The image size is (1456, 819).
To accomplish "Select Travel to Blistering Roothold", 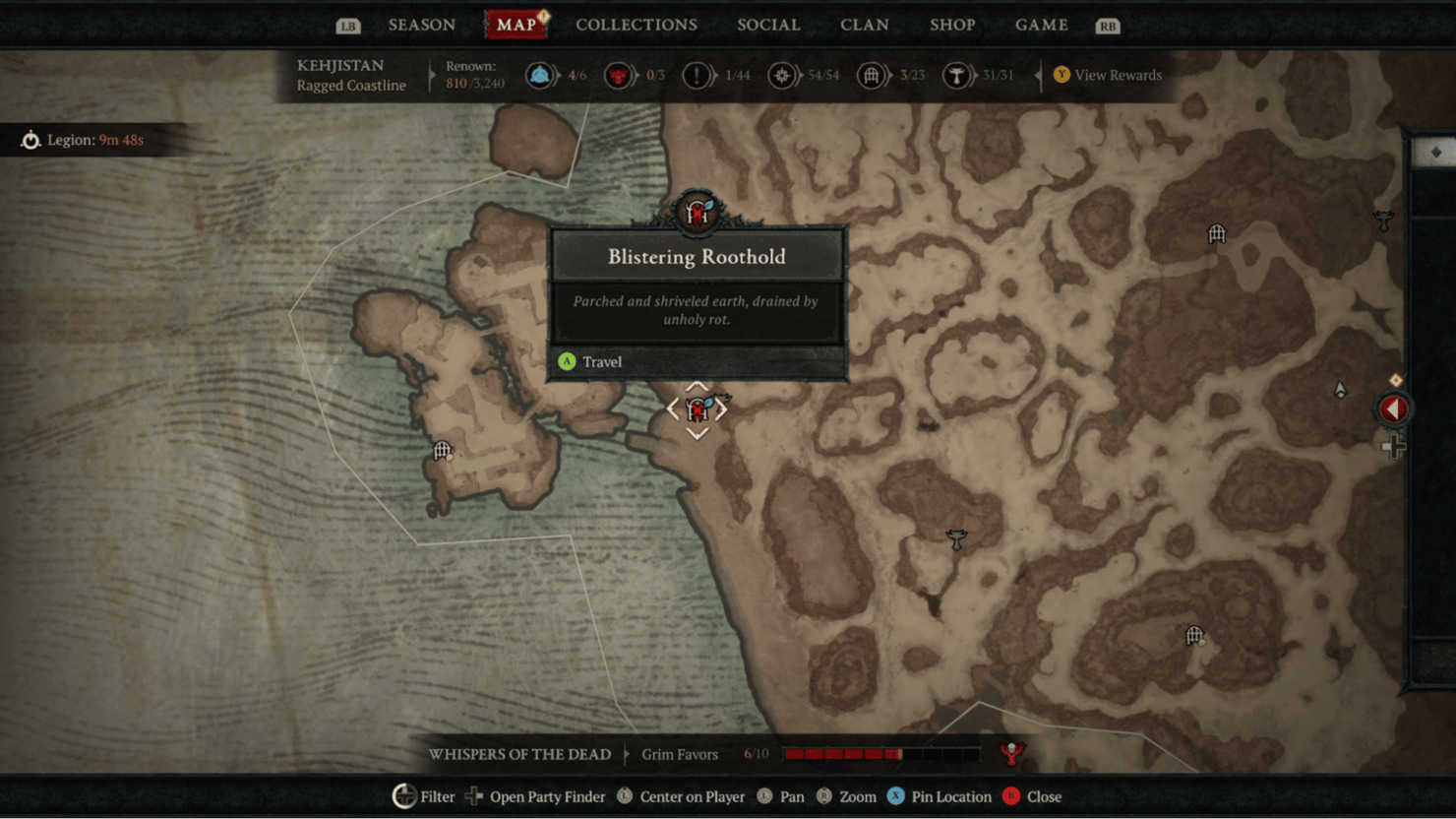I will [x=601, y=361].
